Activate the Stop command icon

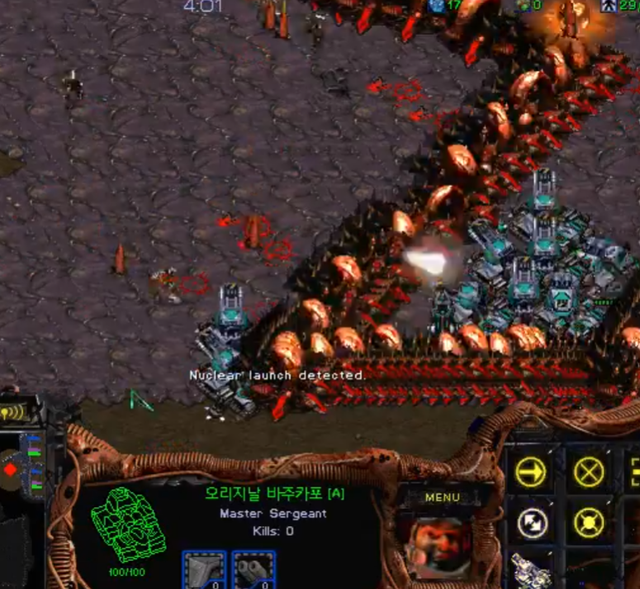586,470
